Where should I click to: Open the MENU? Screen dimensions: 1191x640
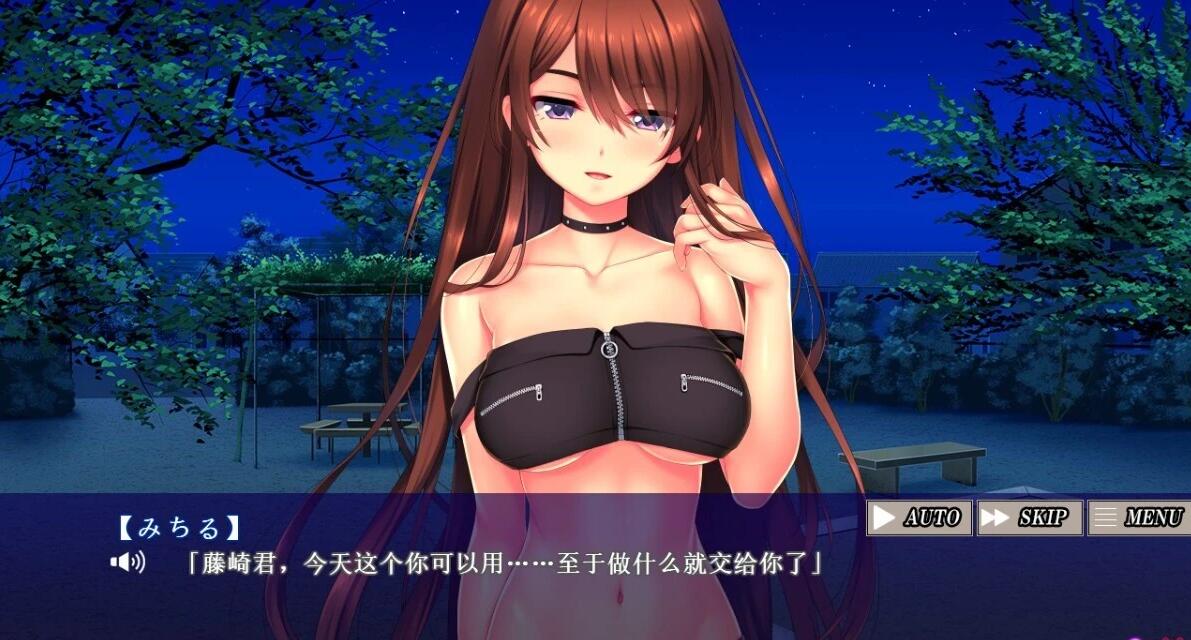pyautogui.click(x=1138, y=517)
